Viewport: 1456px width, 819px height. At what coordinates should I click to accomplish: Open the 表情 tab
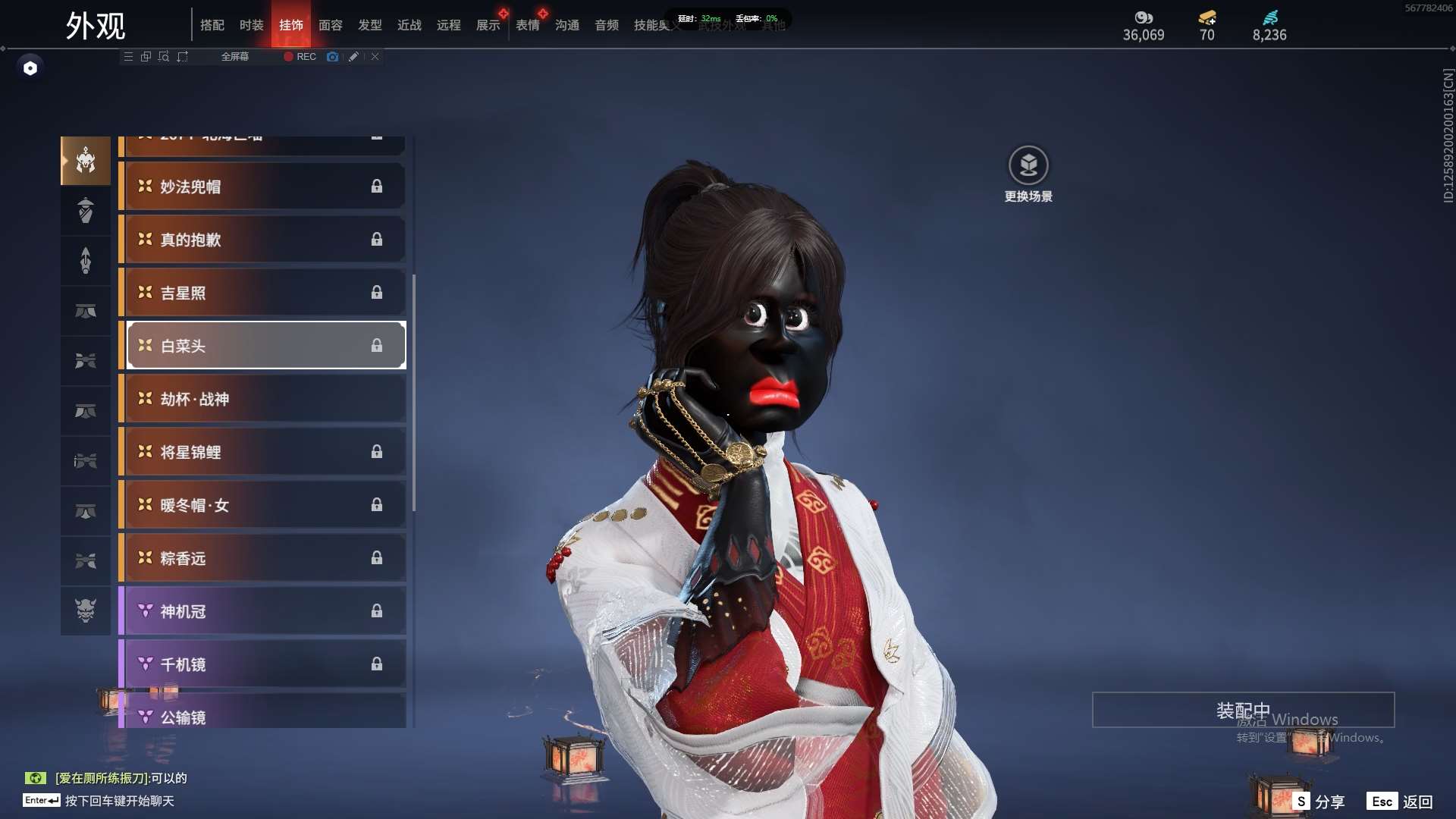coord(527,25)
